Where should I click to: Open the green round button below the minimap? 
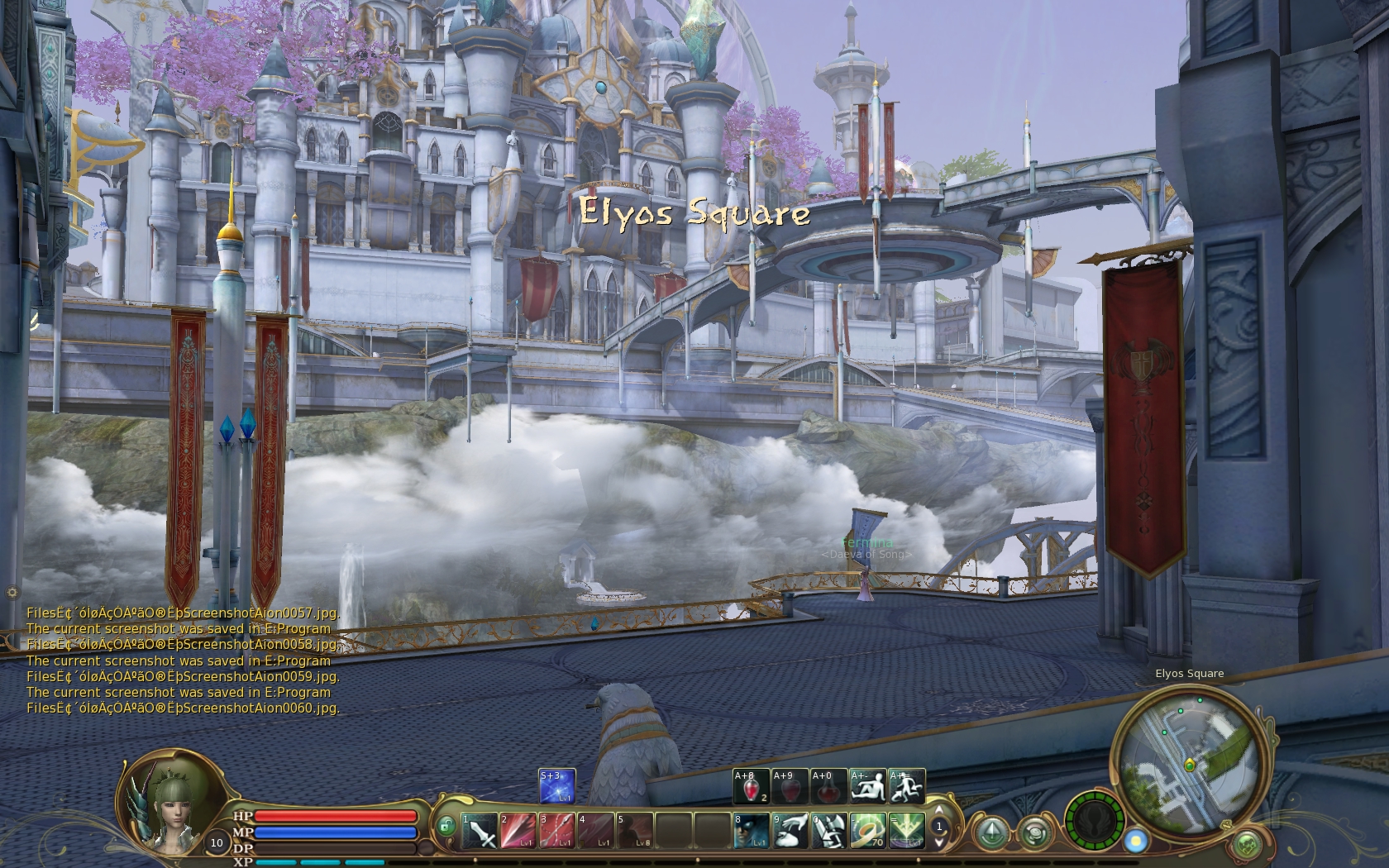tap(1247, 845)
